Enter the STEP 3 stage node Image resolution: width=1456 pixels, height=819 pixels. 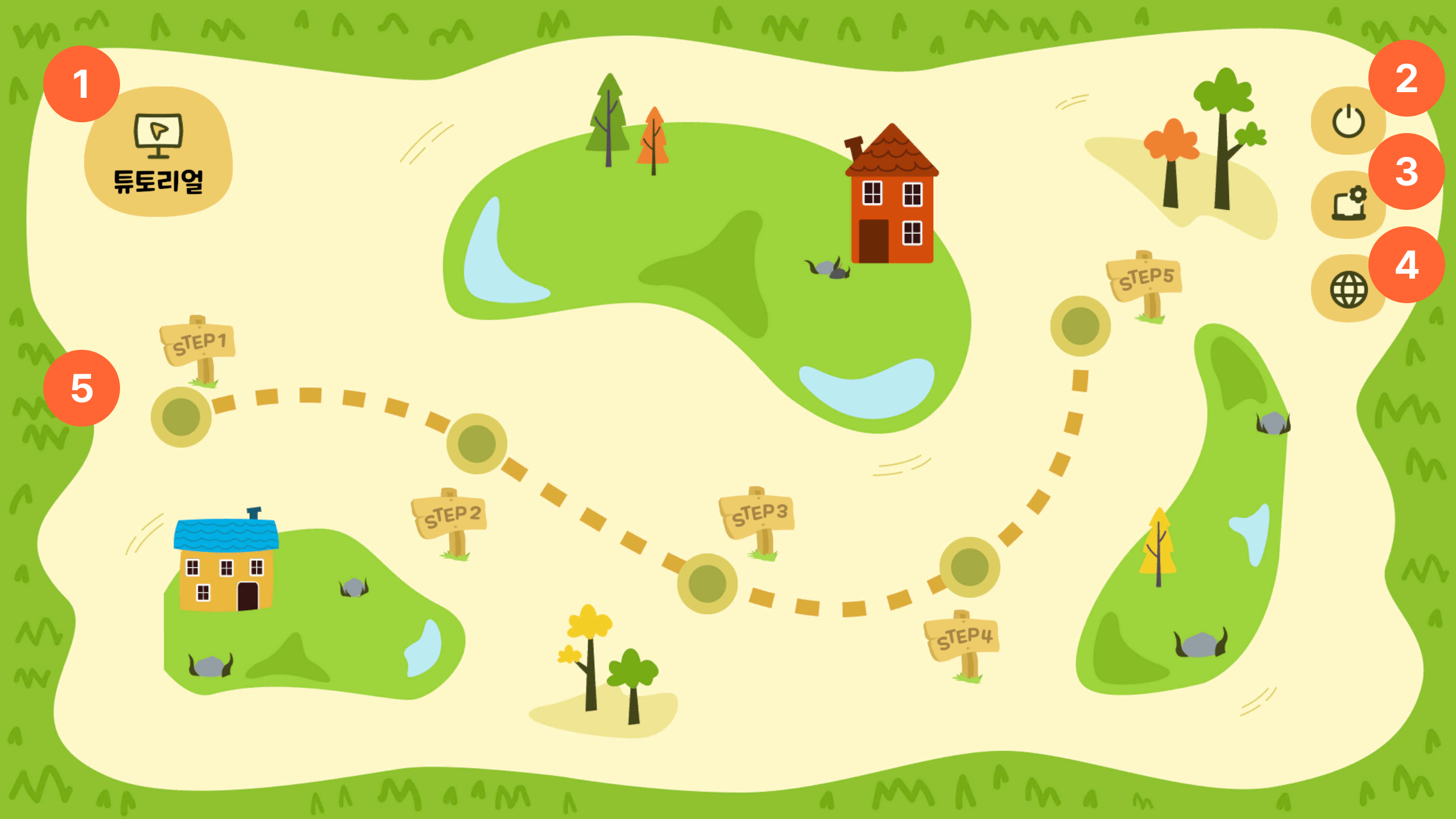coord(707,584)
